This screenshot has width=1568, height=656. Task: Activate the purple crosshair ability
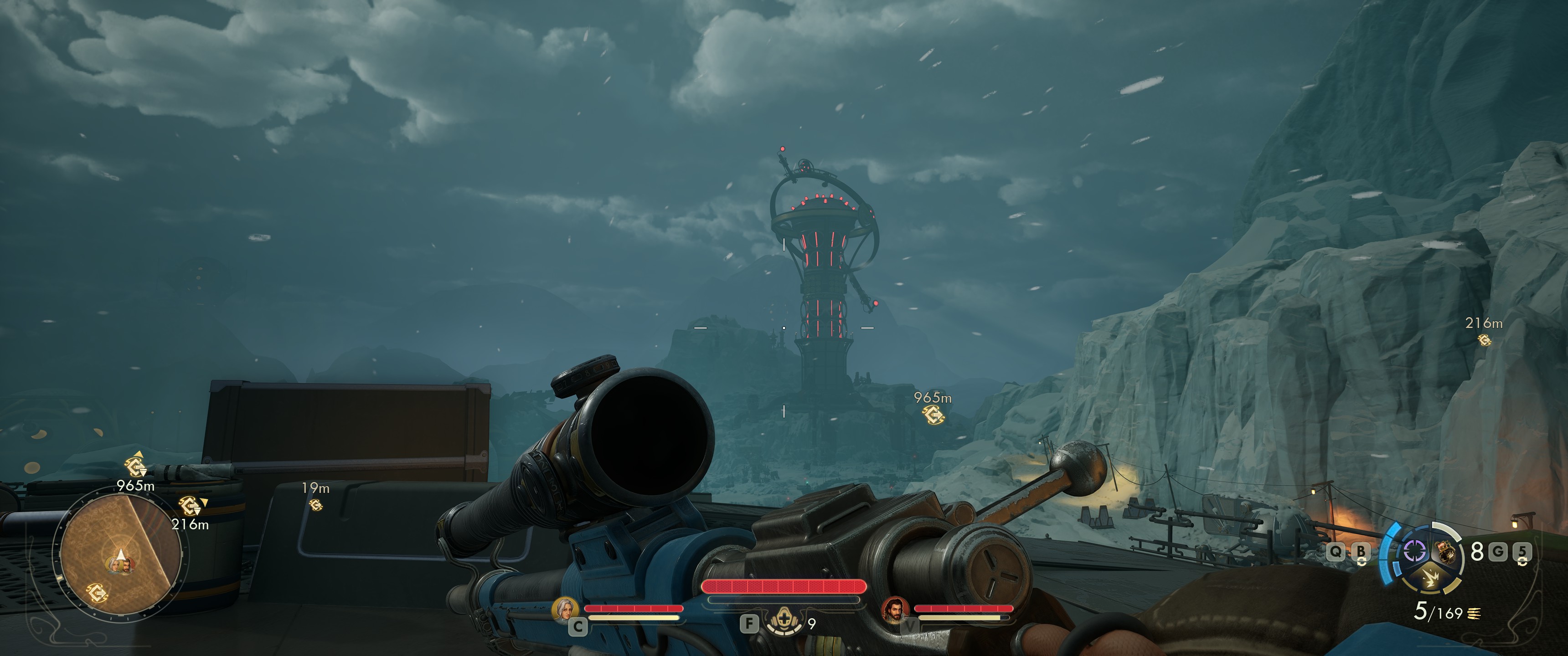1414,552
